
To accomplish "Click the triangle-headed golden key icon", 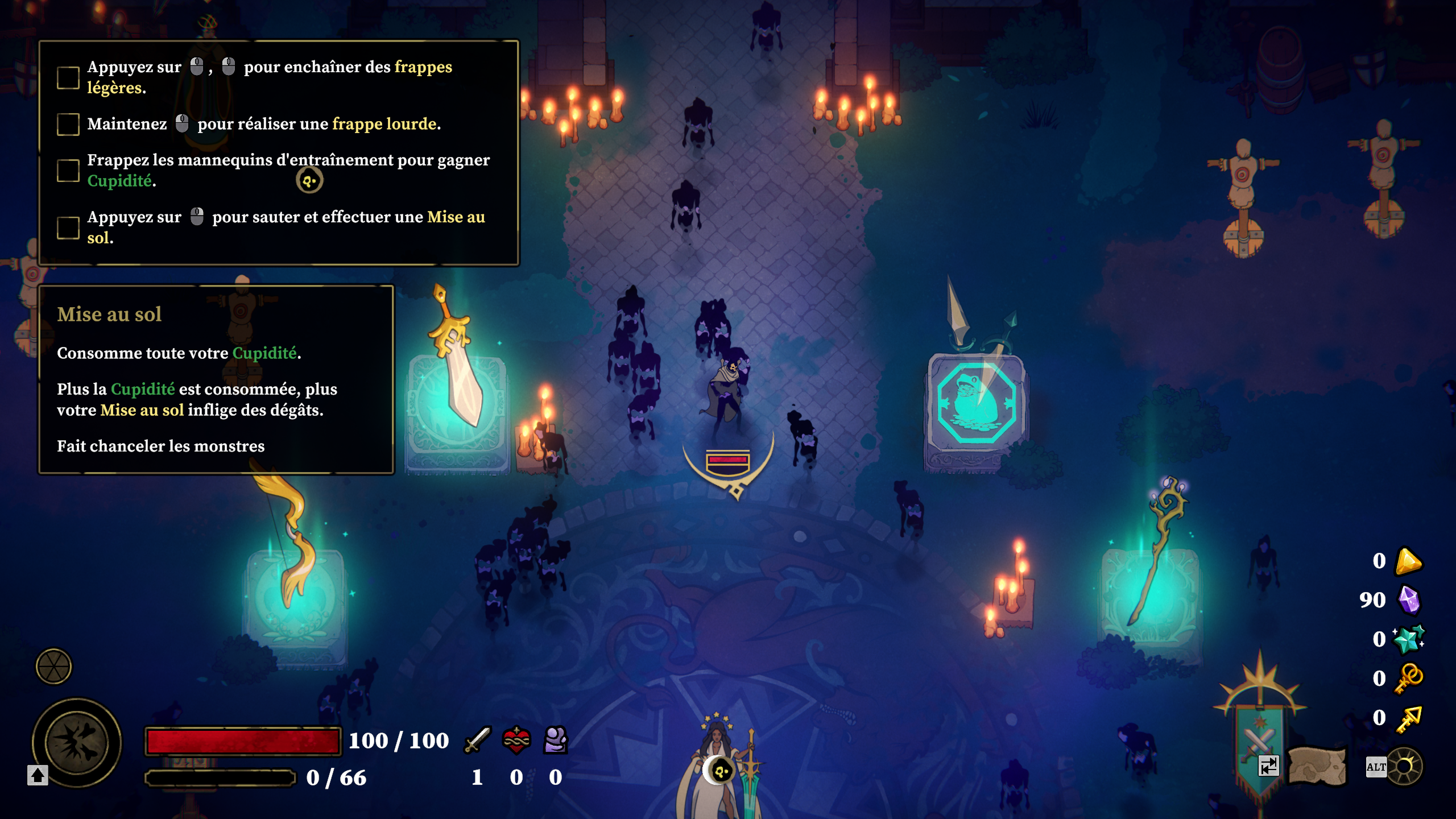I will coord(1409,718).
